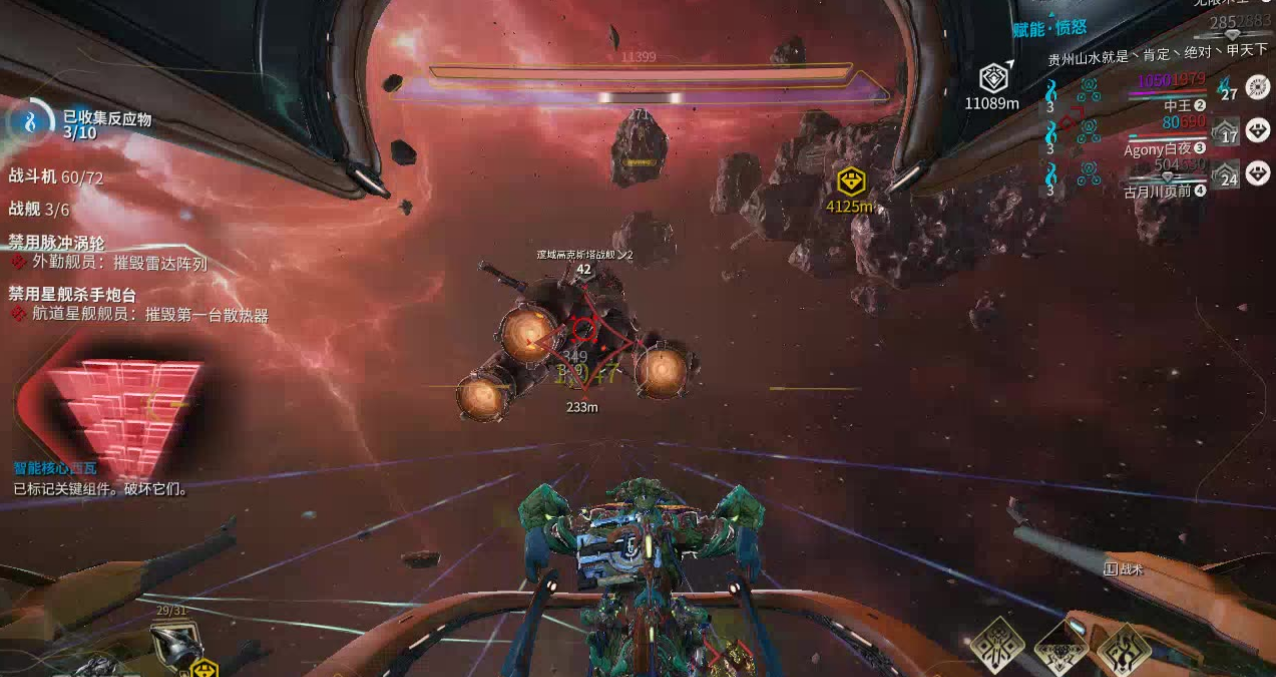Click the 赋能·愤怒 buff label
Viewport: 1276px width, 677px height.
1049,29
